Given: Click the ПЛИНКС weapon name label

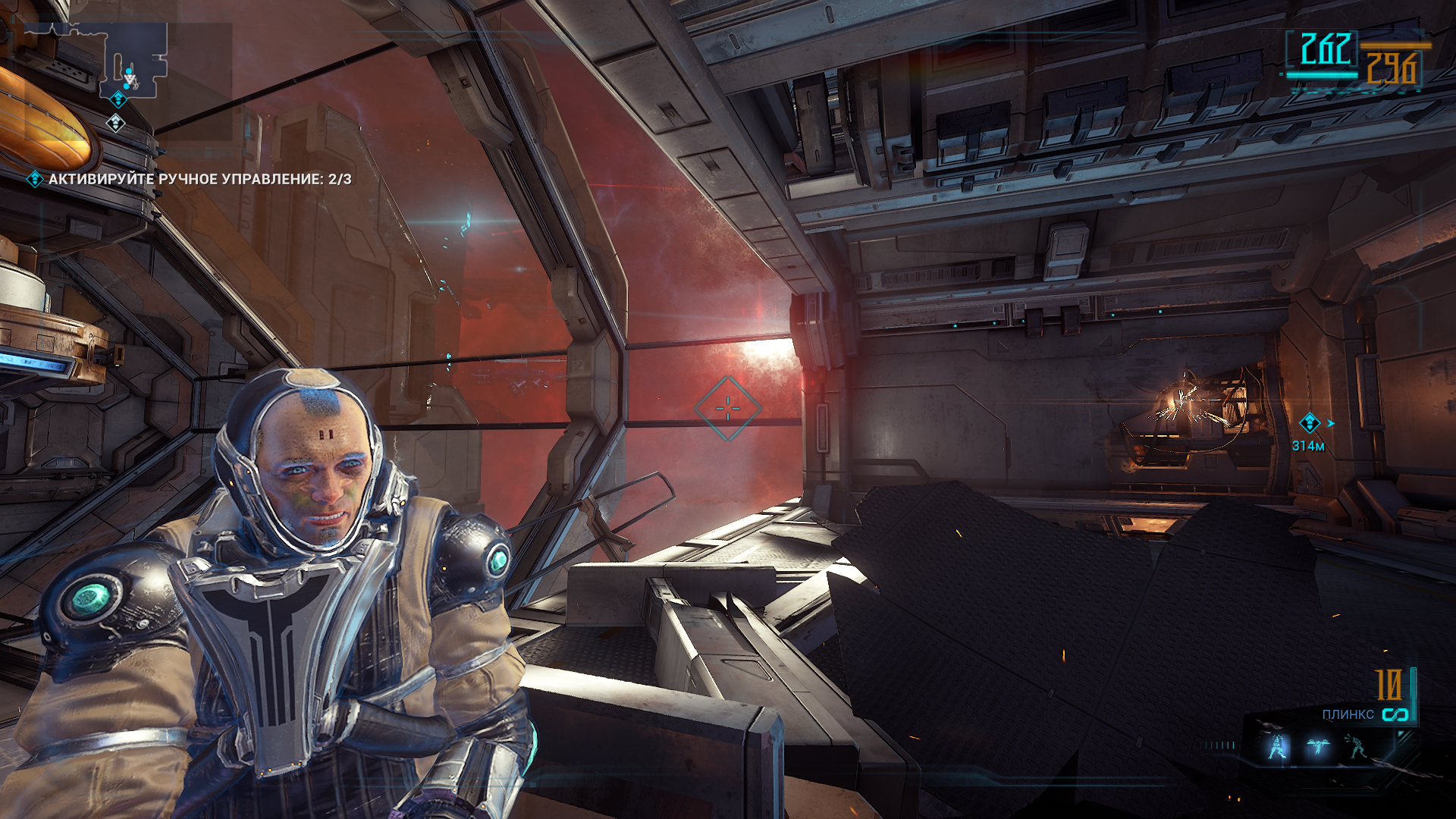Looking at the screenshot, I should (x=1348, y=714).
